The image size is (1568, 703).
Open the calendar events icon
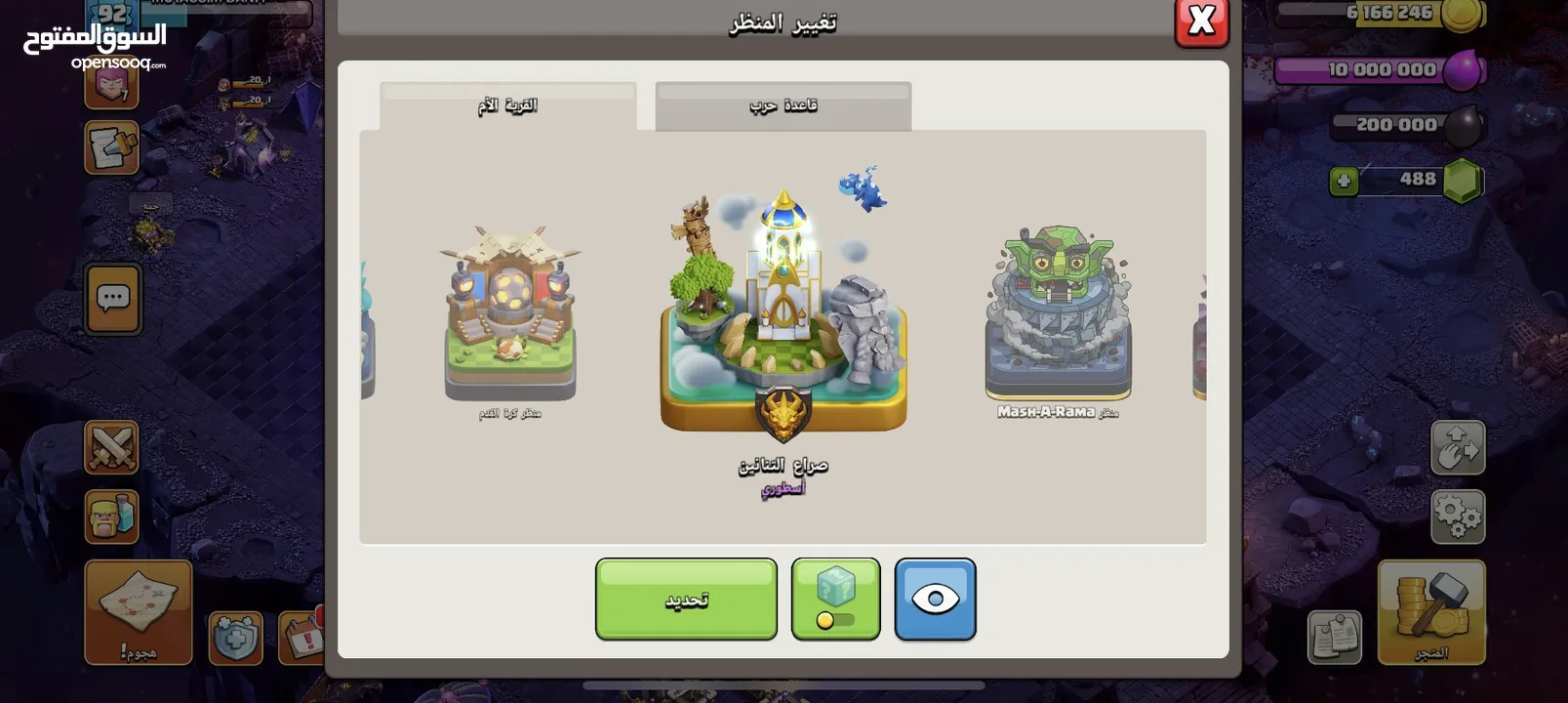pos(302,639)
